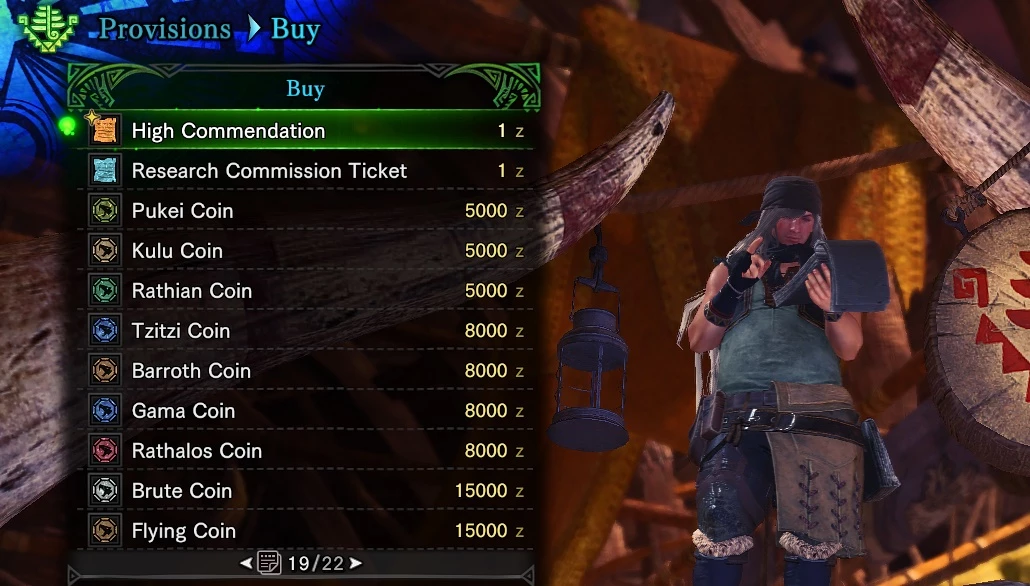Select Flying Coin from the list
The image size is (1030, 586).
click(x=183, y=531)
